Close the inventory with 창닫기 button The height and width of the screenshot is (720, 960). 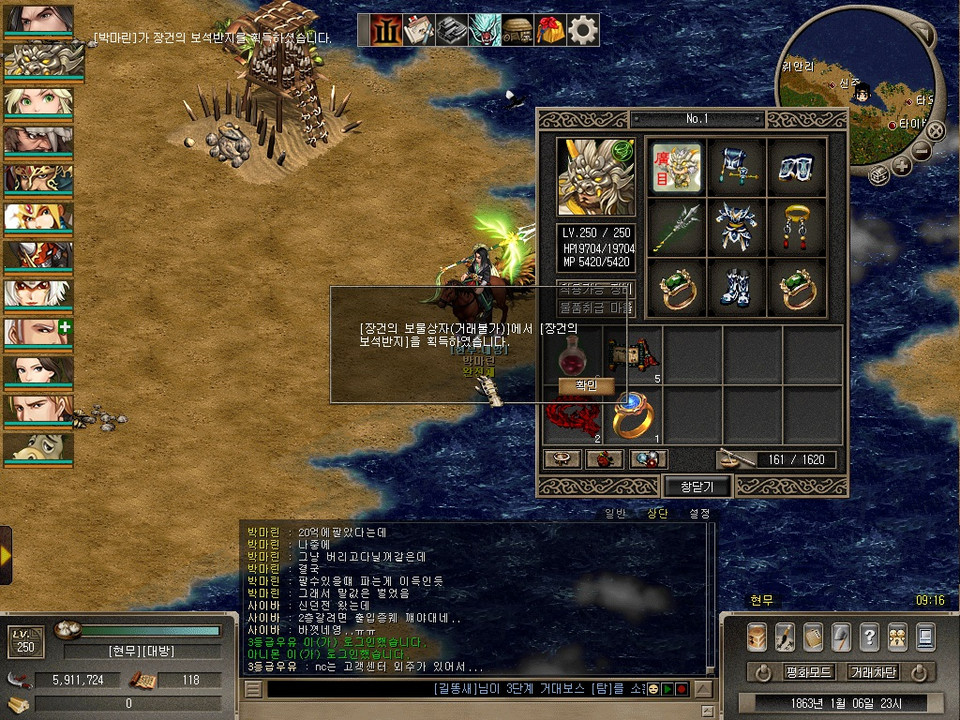698,486
